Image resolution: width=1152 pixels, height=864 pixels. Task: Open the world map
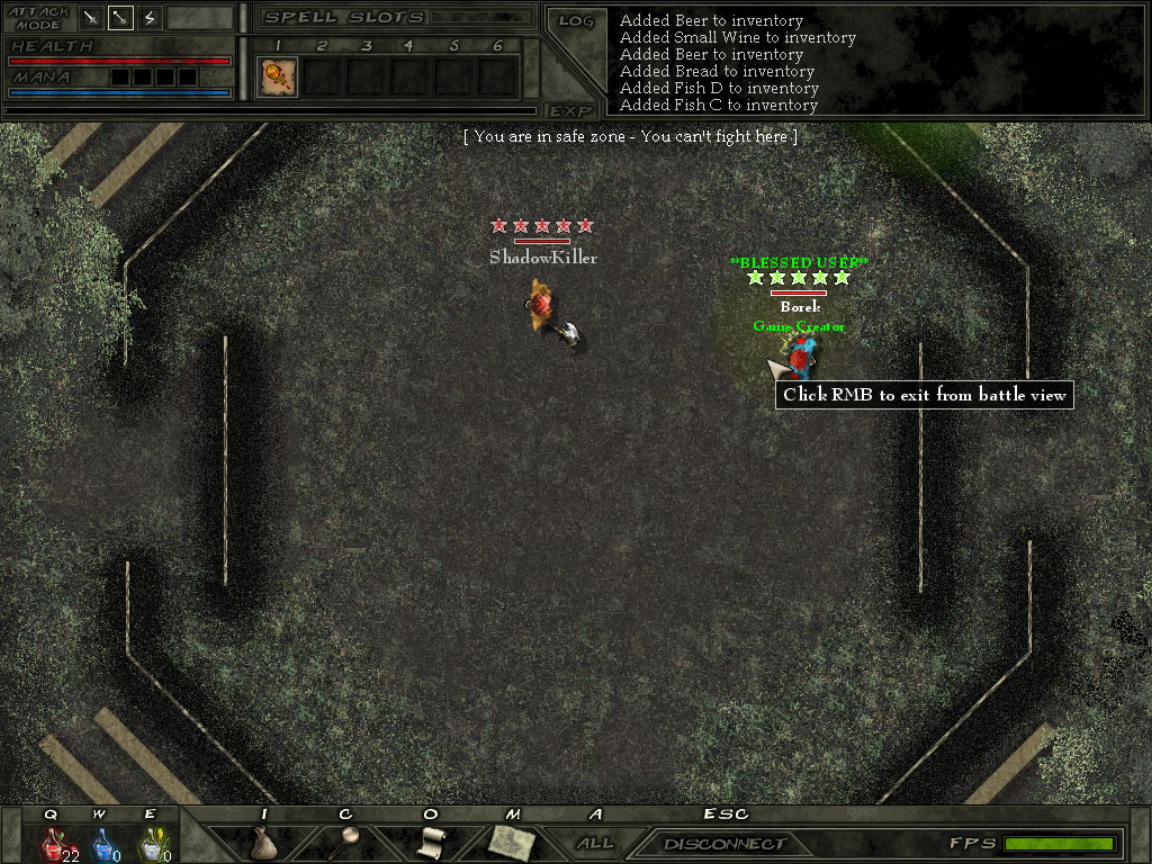[x=512, y=842]
